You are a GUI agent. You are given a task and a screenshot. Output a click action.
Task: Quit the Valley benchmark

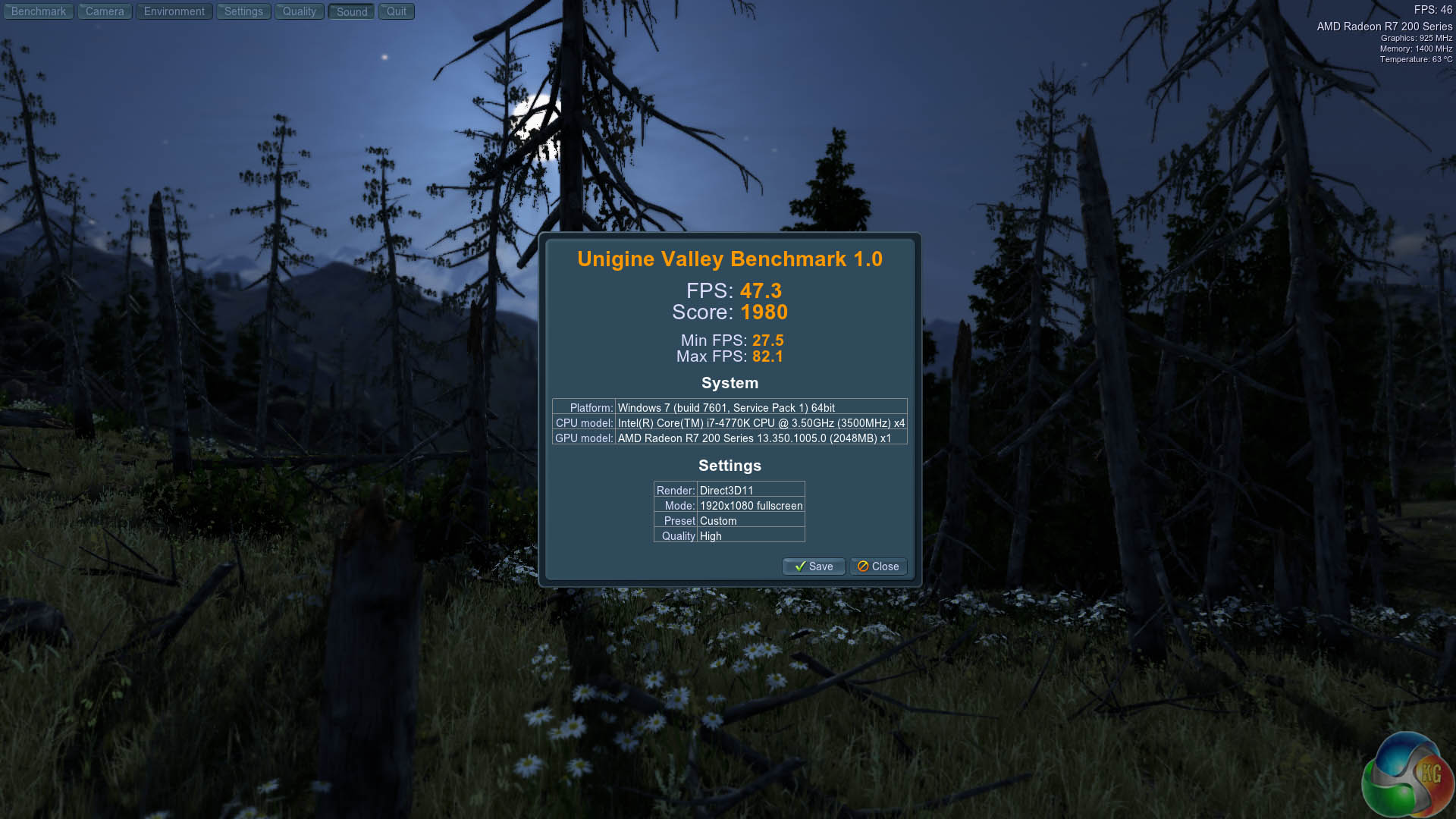coord(396,11)
